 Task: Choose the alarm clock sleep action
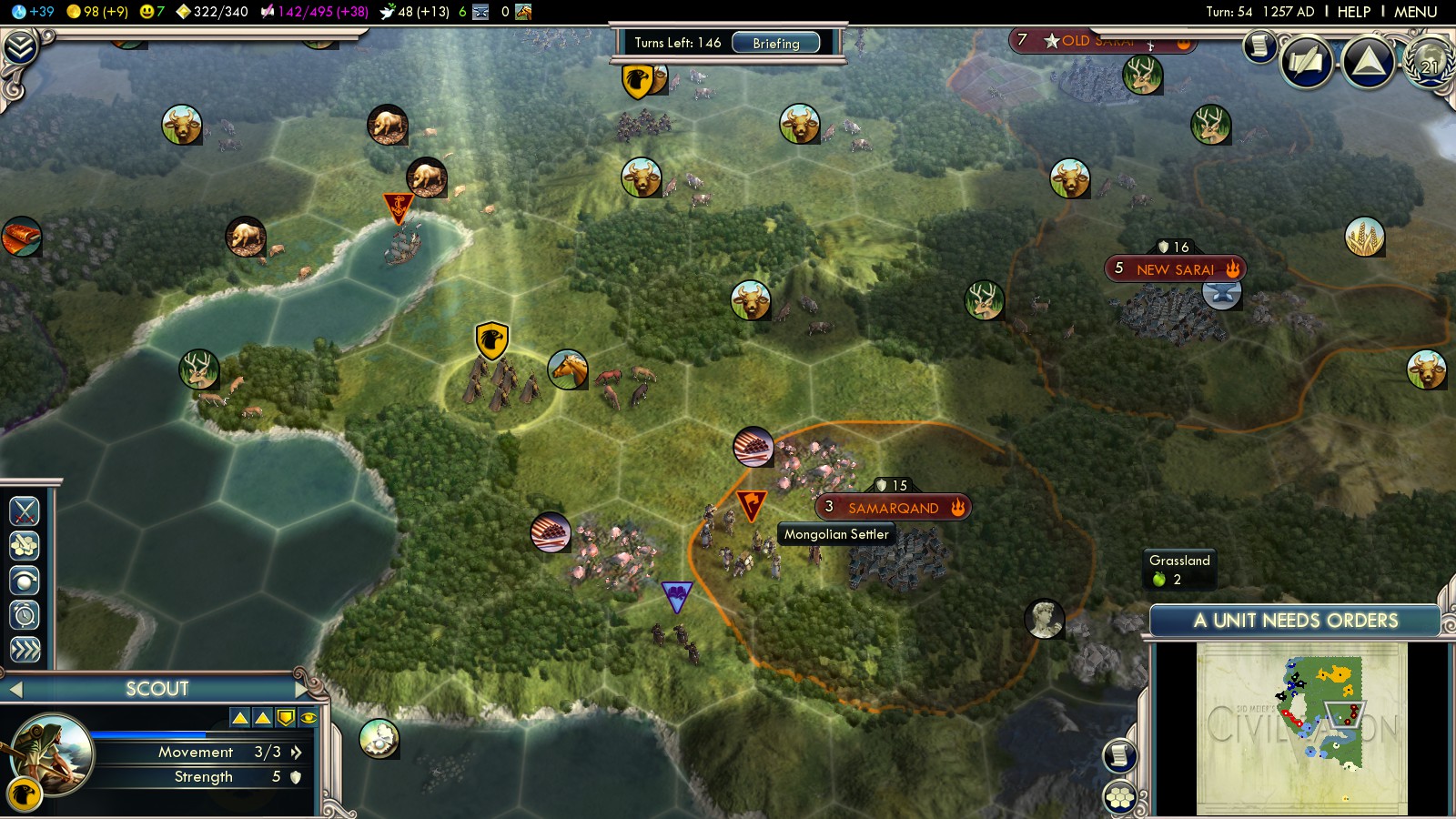click(x=25, y=615)
